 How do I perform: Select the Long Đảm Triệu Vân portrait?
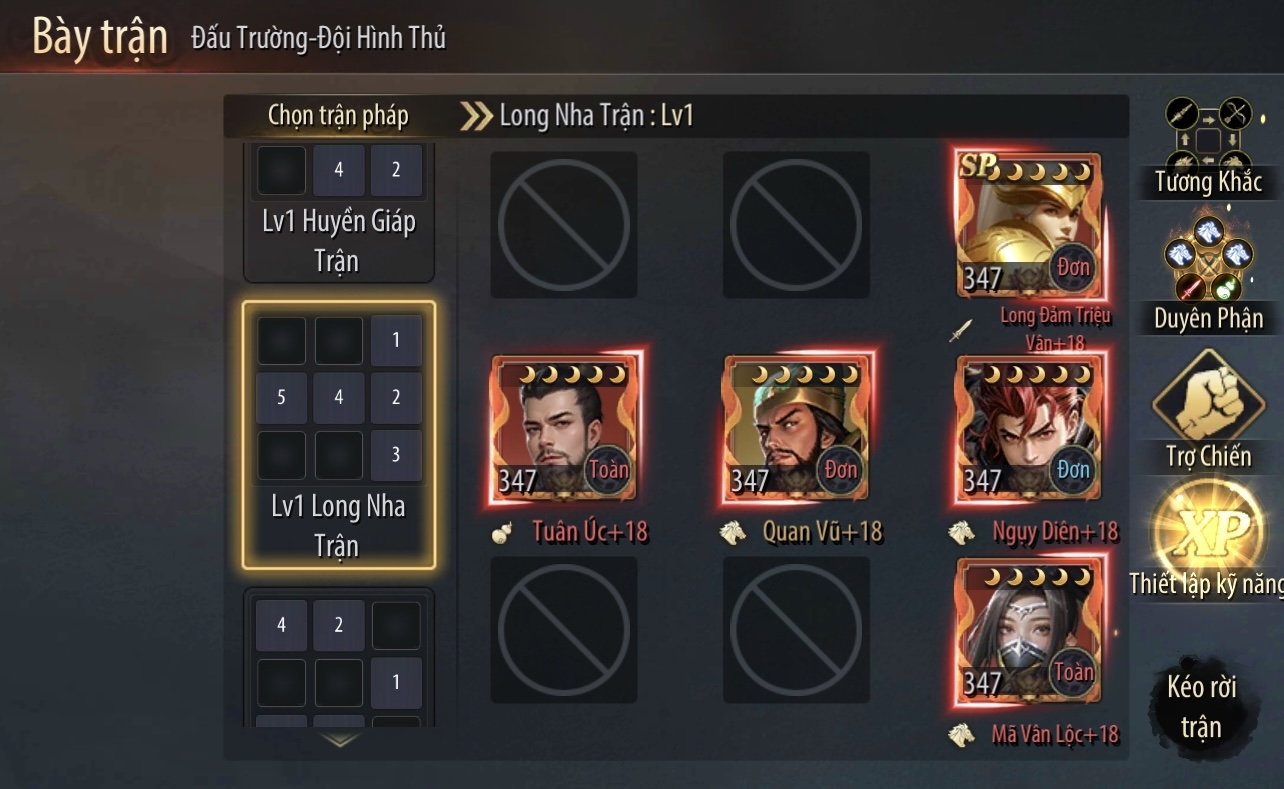(1029, 226)
